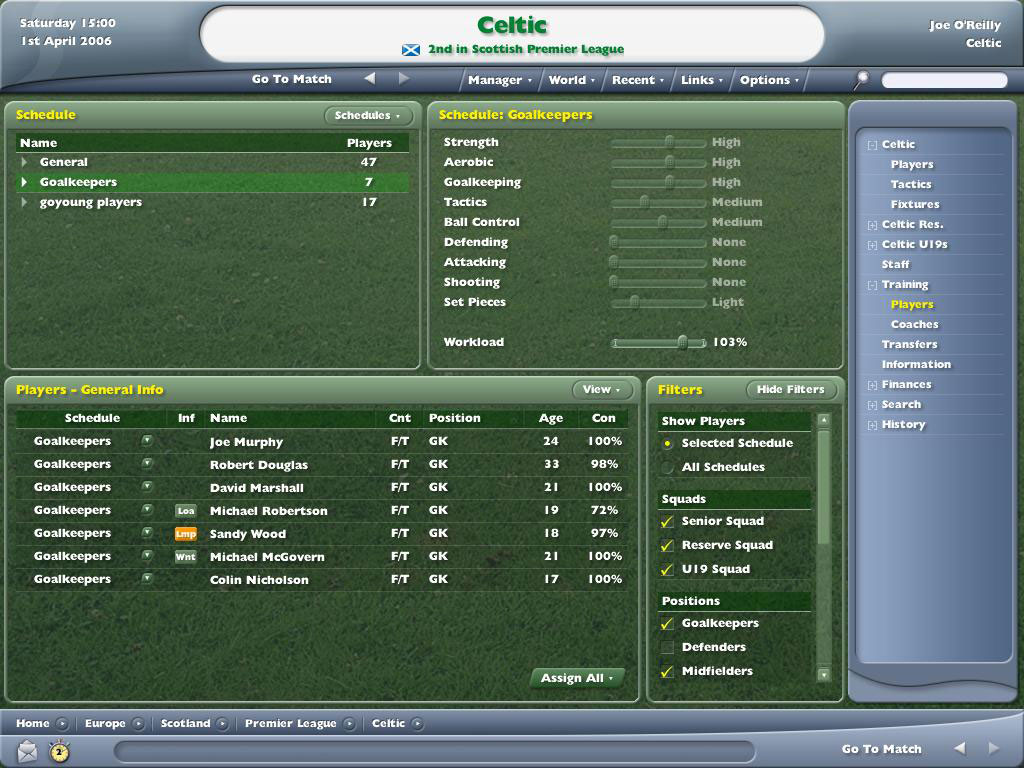This screenshot has width=1024, height=768.
Task: Open the Options menu
Action: click(x=769, y=80)
